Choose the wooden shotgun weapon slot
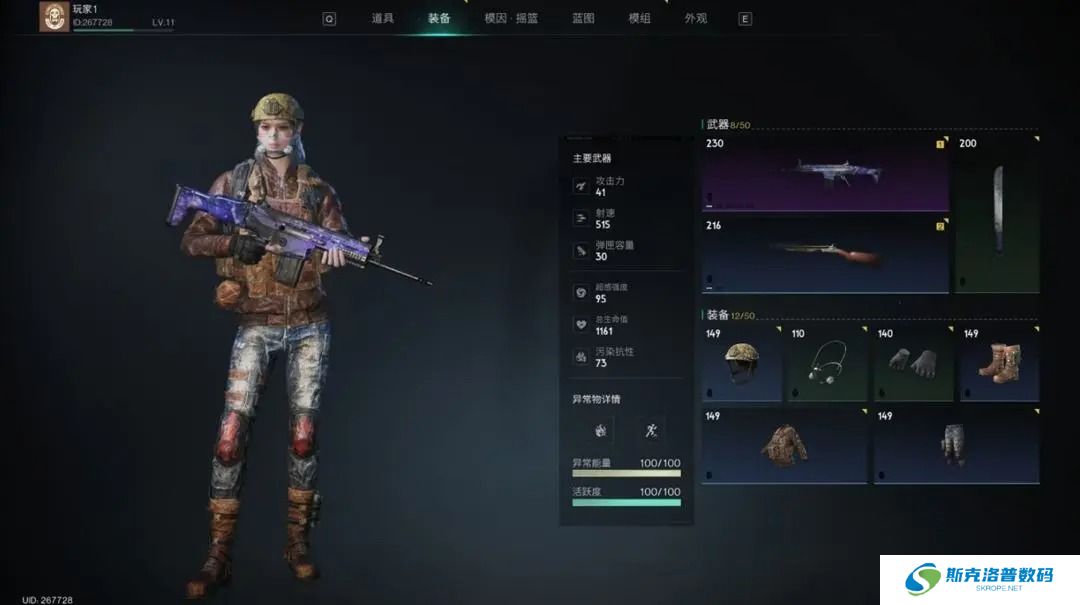 (x=825, y=255)
